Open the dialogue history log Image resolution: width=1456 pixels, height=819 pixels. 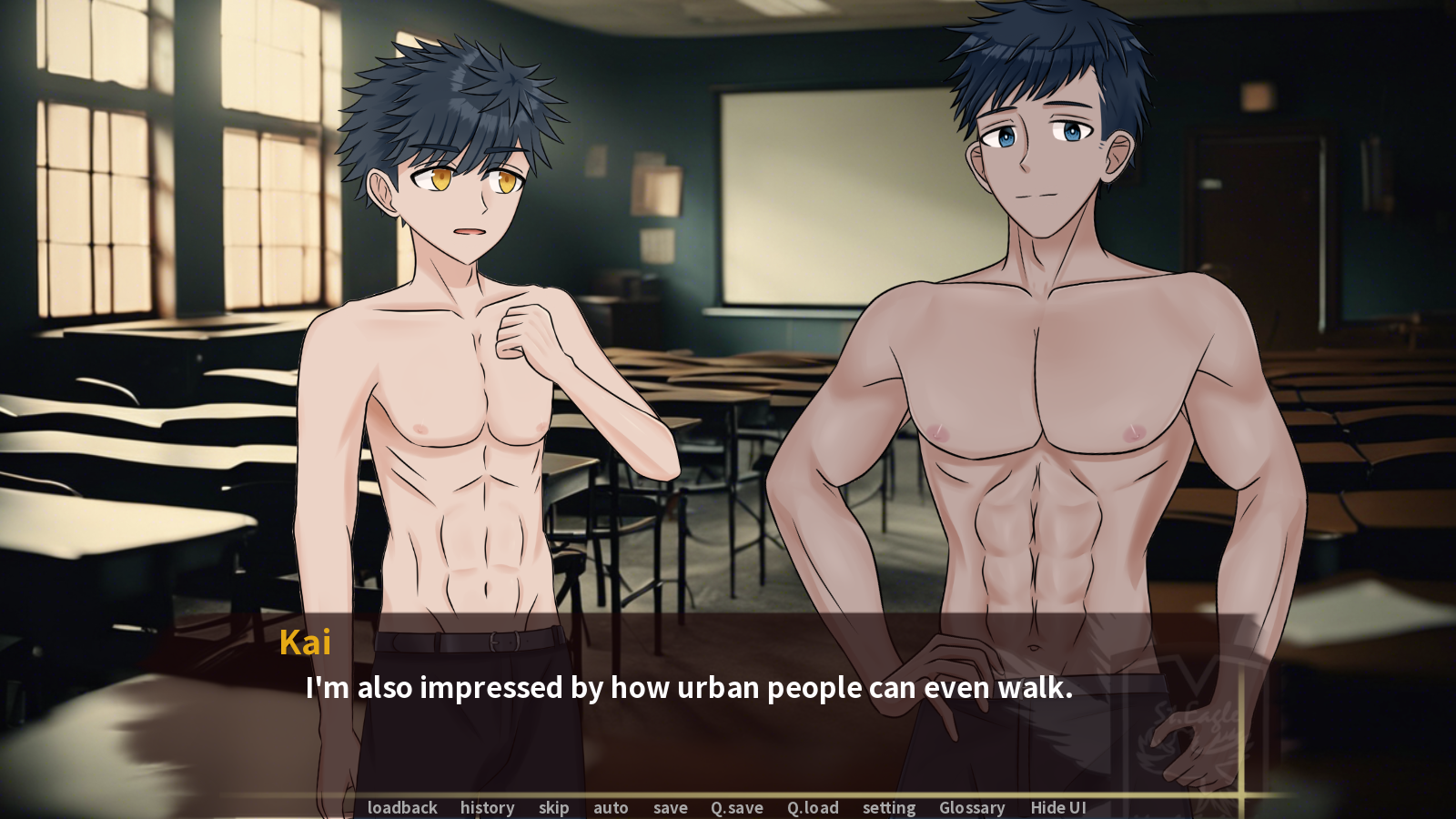point(487,807)
